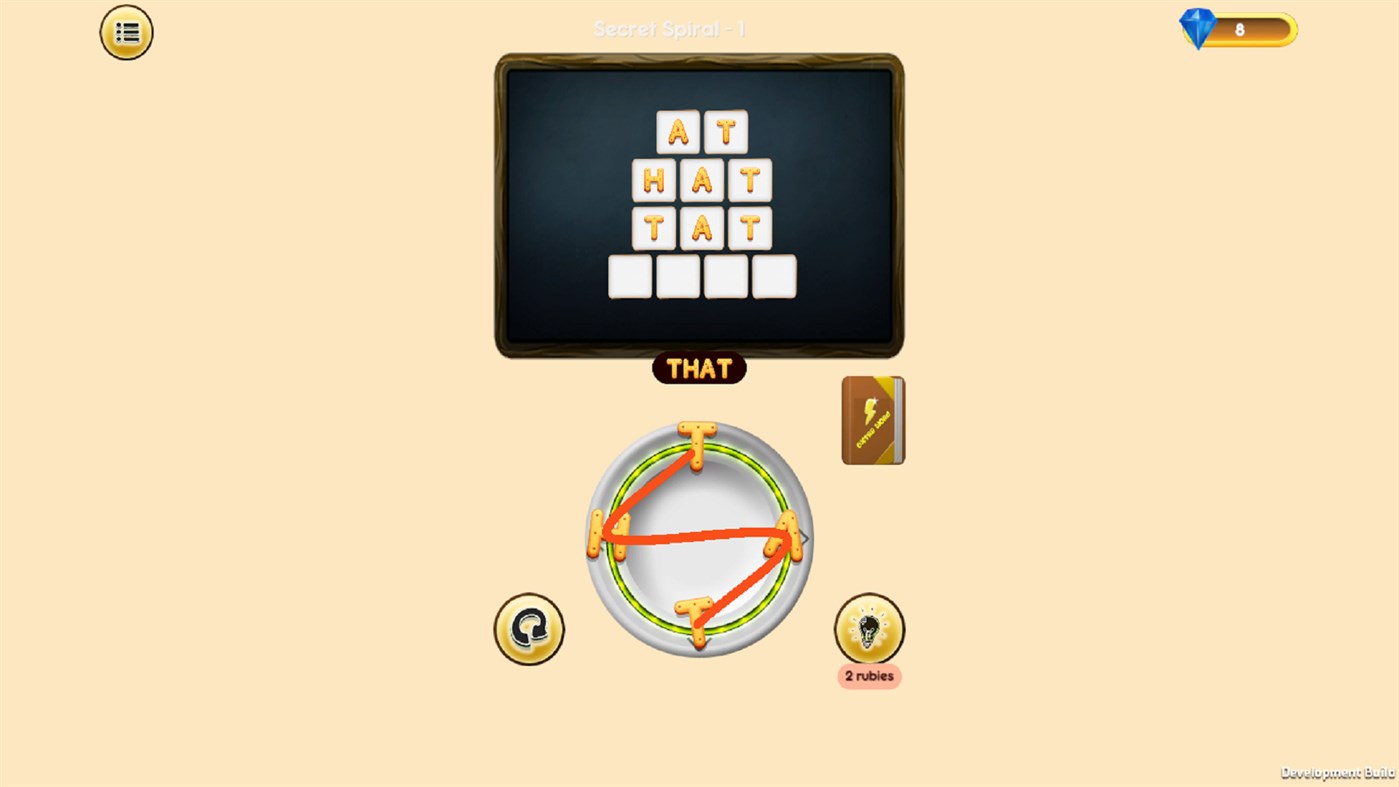This screenshot has width=1399, height=787.
Task: Open the level list menu
Action: coord(124,31)
